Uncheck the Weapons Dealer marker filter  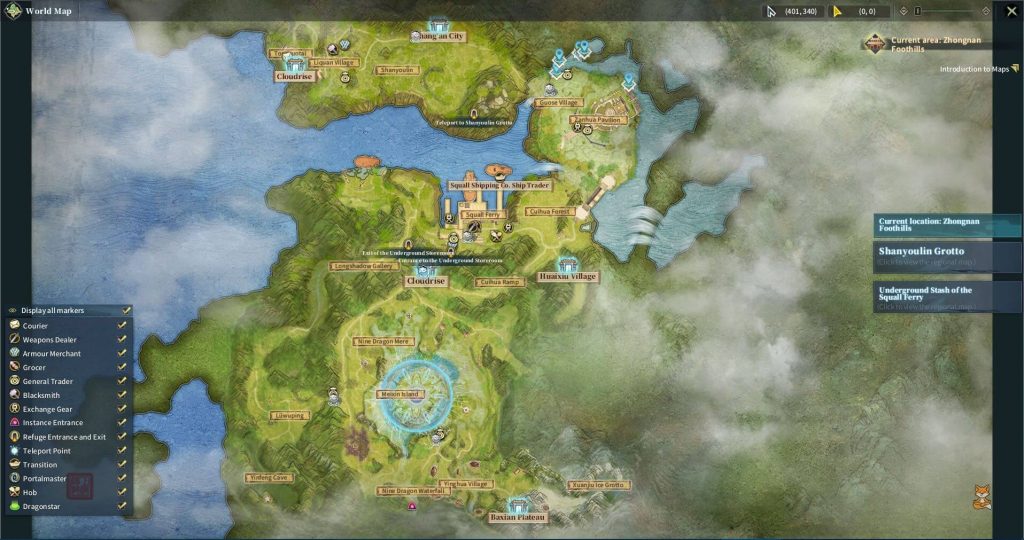(122, 339)
